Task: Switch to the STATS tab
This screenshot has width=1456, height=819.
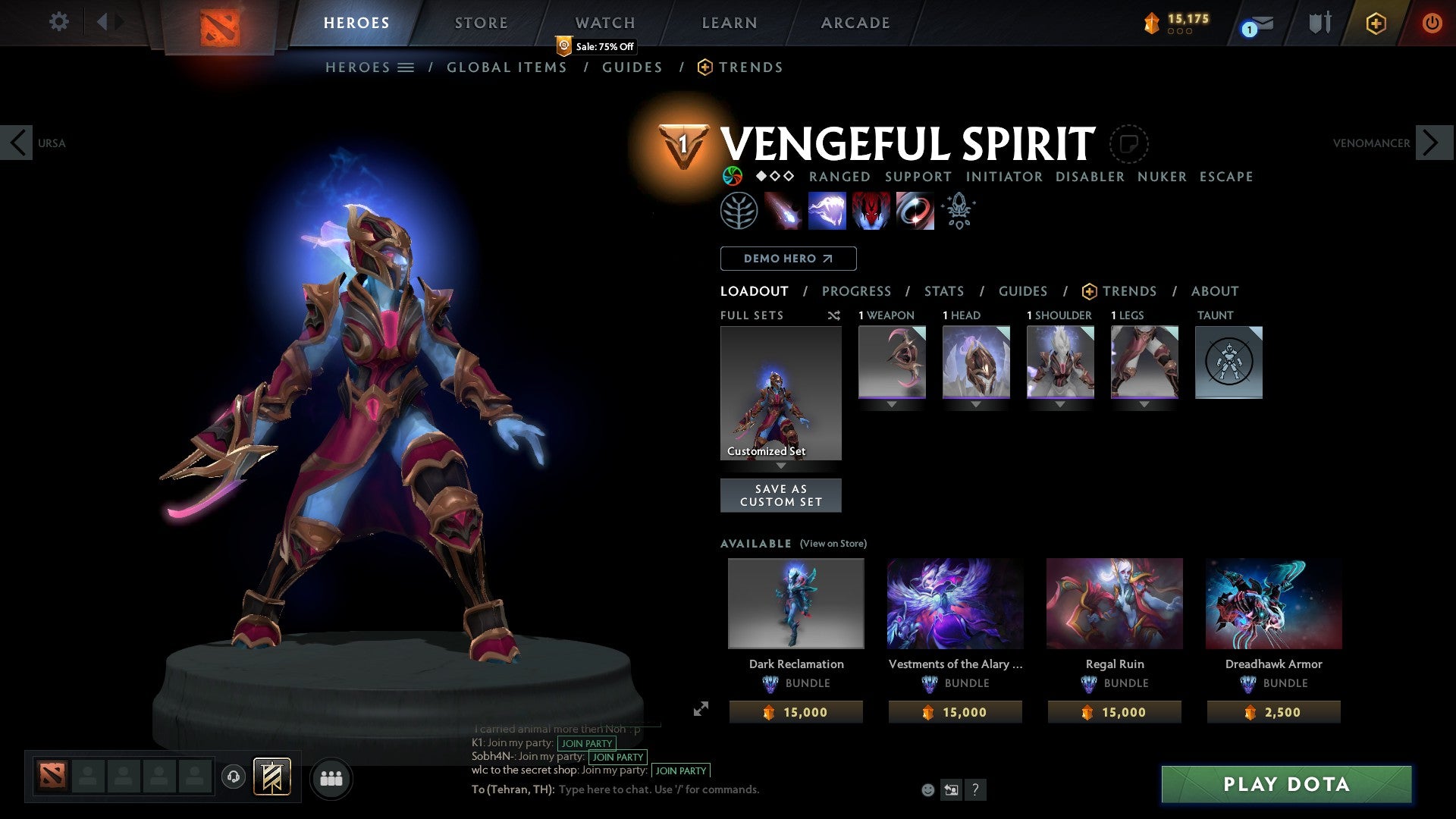Action: click(943, 290)
